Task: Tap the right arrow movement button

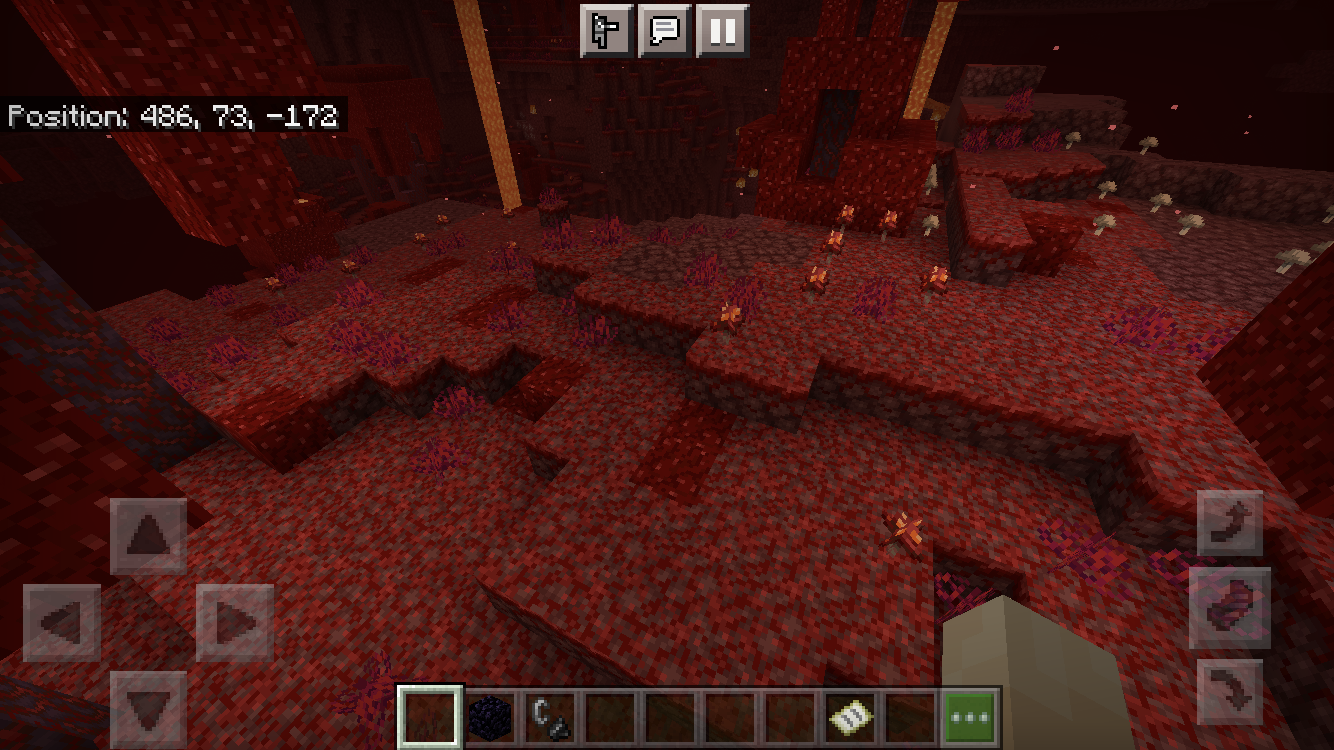Action: point(235,622)
